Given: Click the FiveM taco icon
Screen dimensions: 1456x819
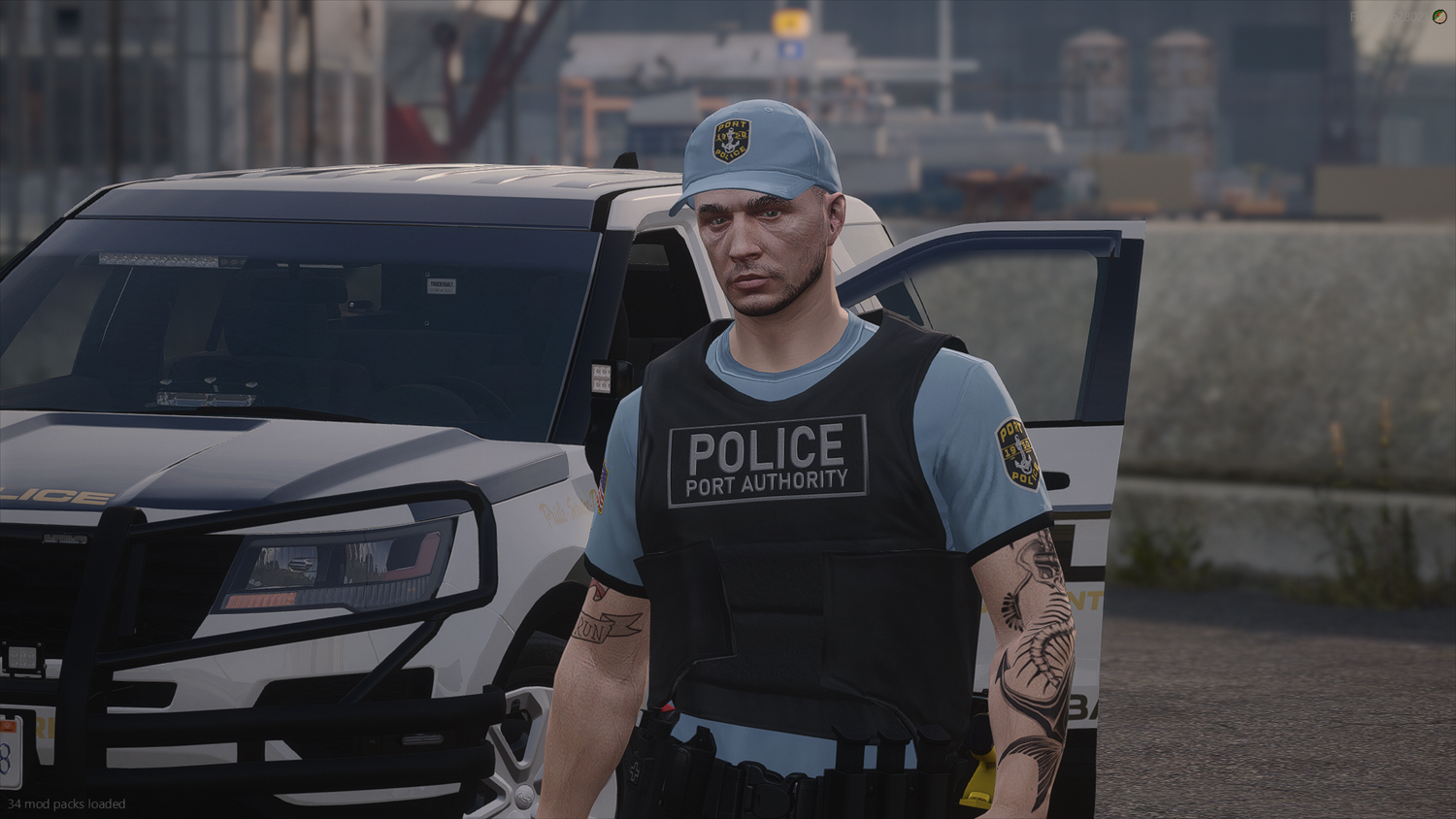Looking at the screenshot, I should click(1439, 17).
